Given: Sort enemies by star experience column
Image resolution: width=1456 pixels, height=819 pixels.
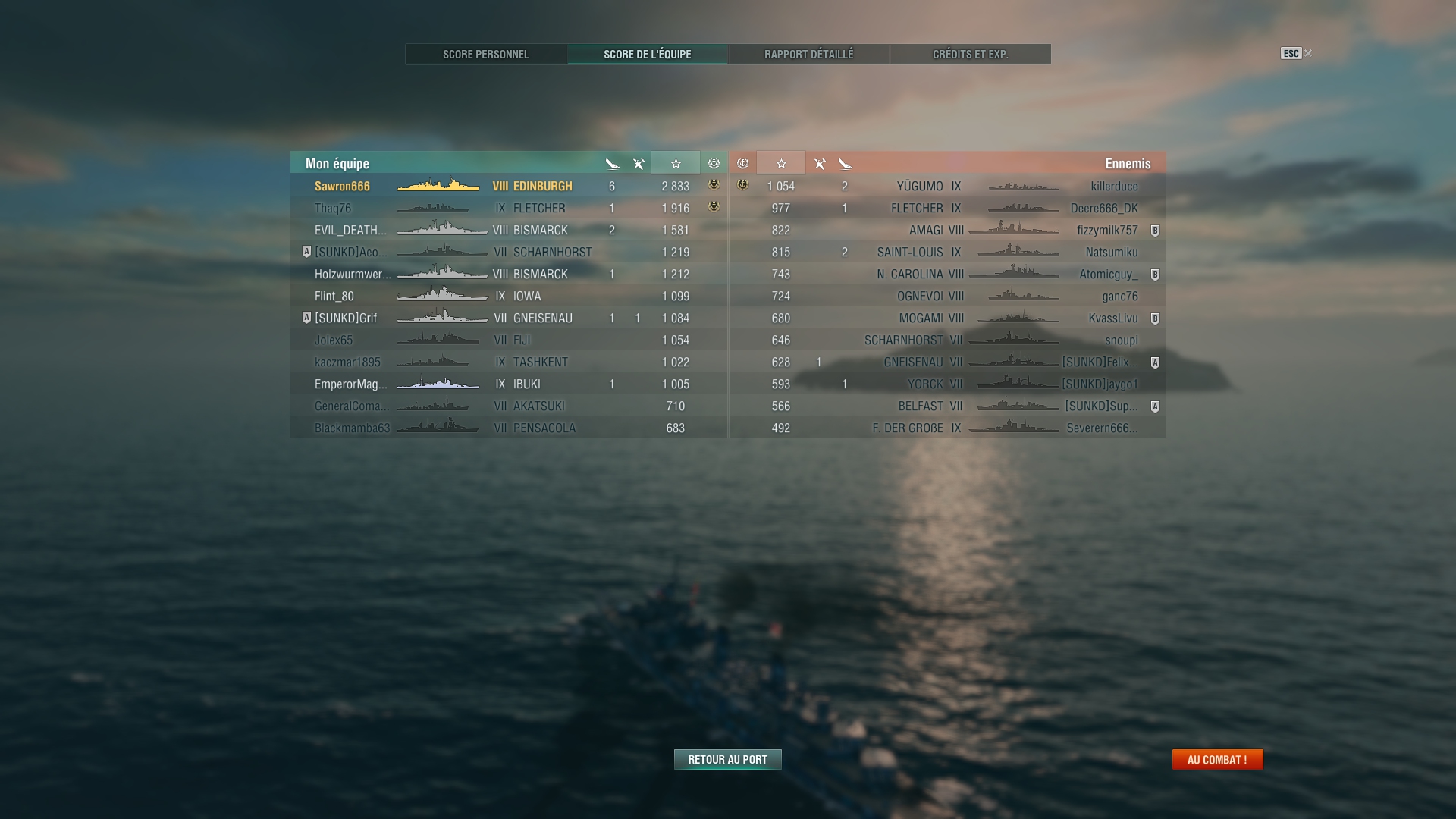Looking at the screenshot, I should pos(781,164).
